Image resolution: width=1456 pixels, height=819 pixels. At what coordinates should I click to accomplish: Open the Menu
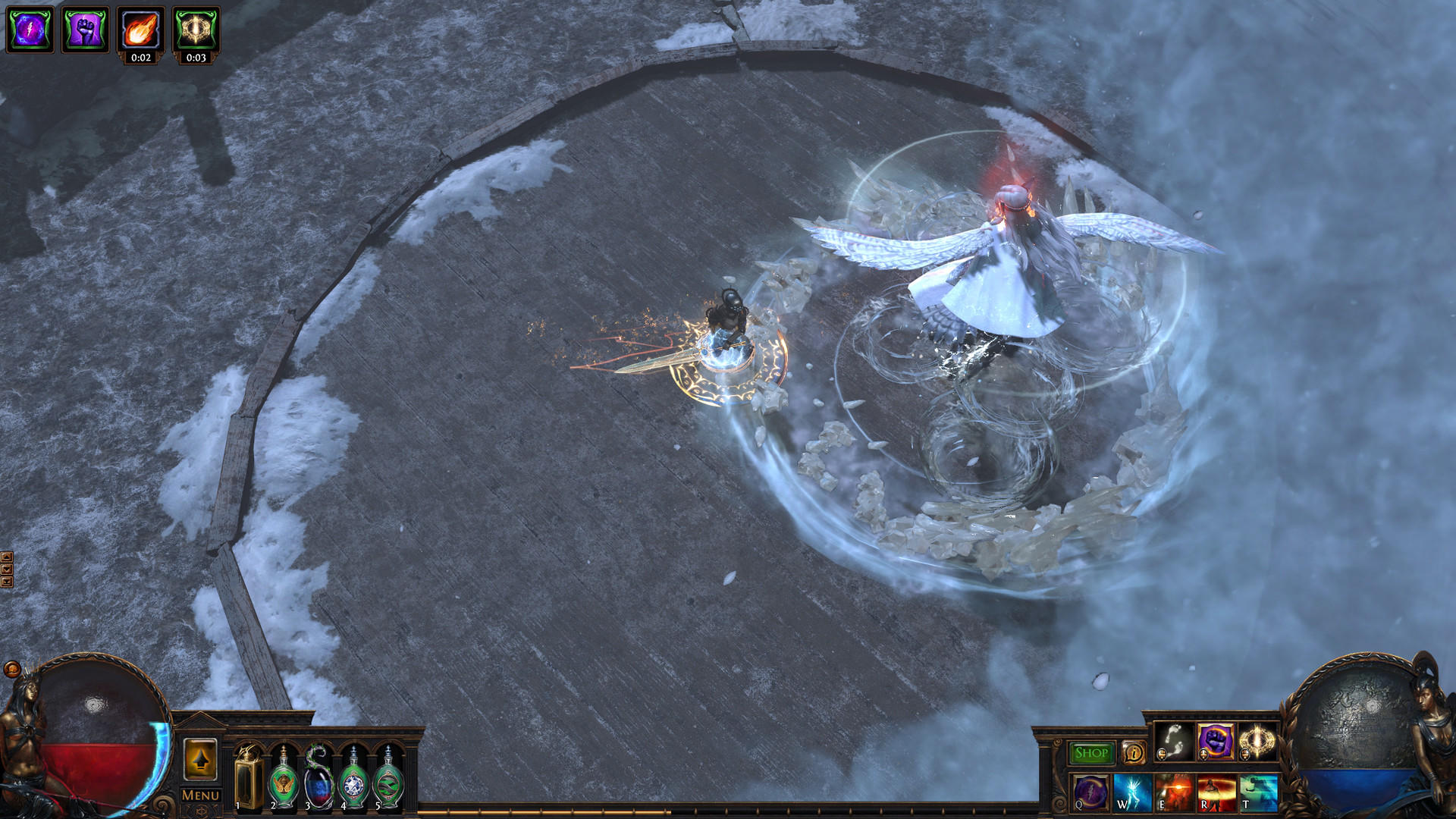[x=199, y=796]
